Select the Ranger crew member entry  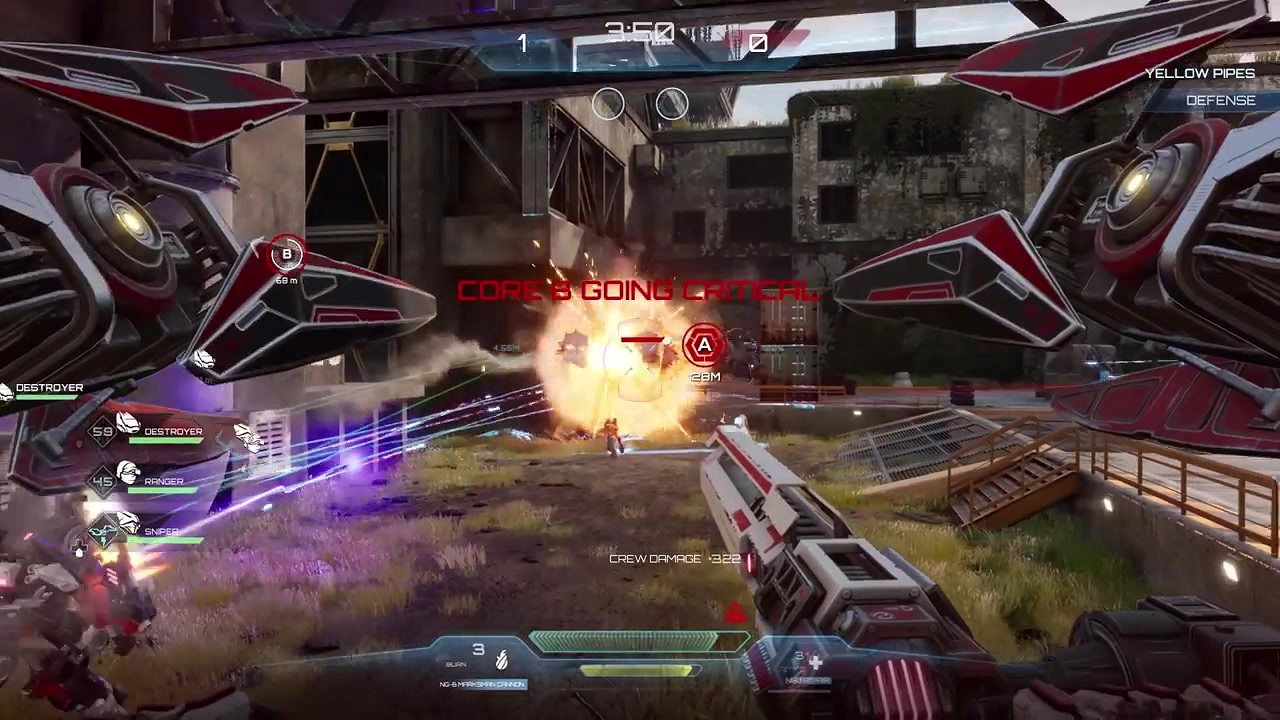[x=163, y=481]
